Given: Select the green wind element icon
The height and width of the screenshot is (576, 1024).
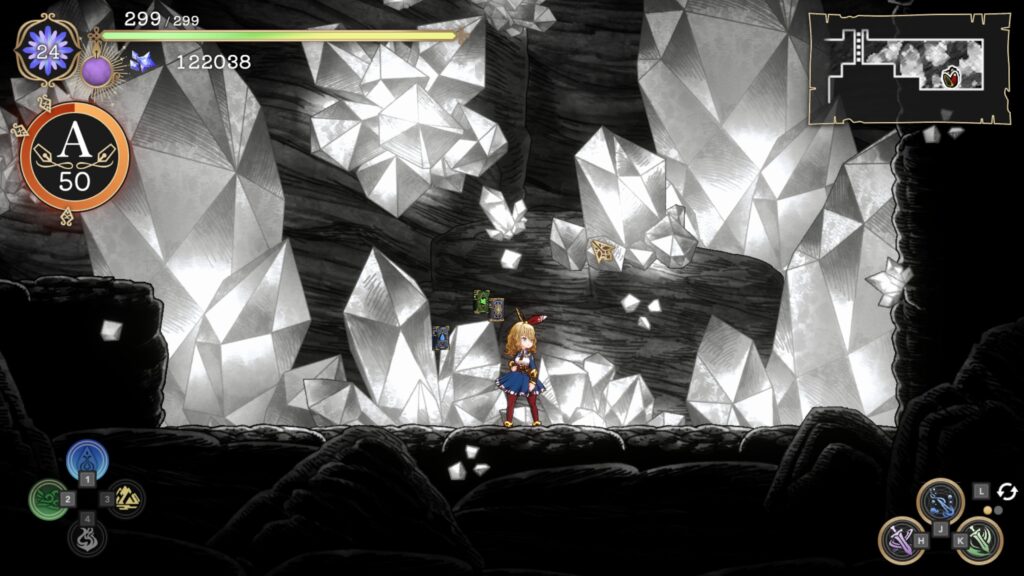Looking at the screenshot, I should 47,498.
